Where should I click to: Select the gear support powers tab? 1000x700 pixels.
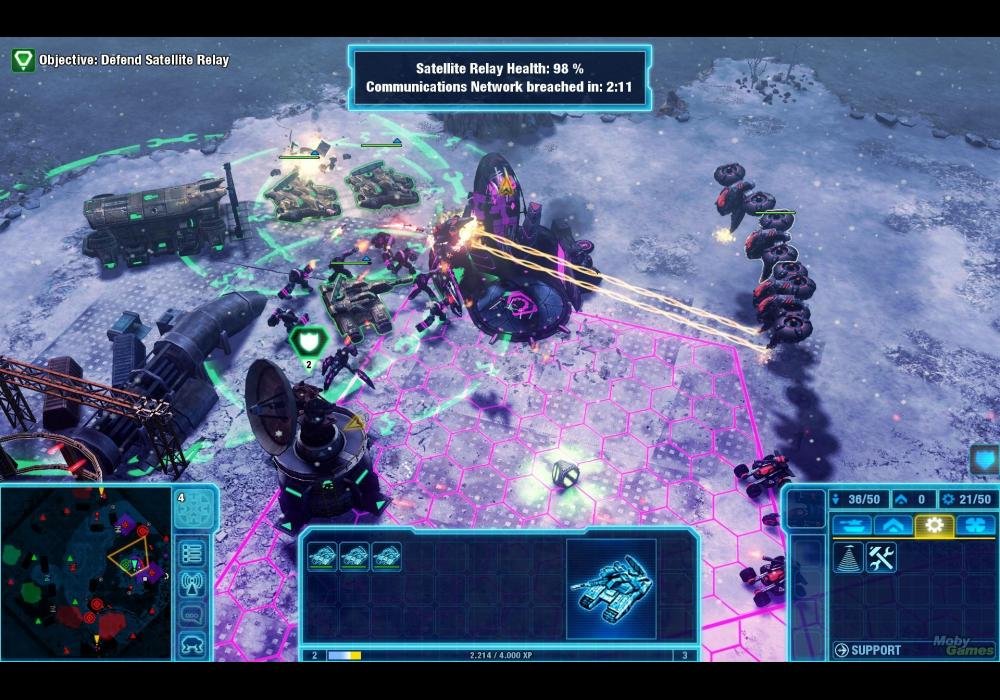click(x=934, y=525)
